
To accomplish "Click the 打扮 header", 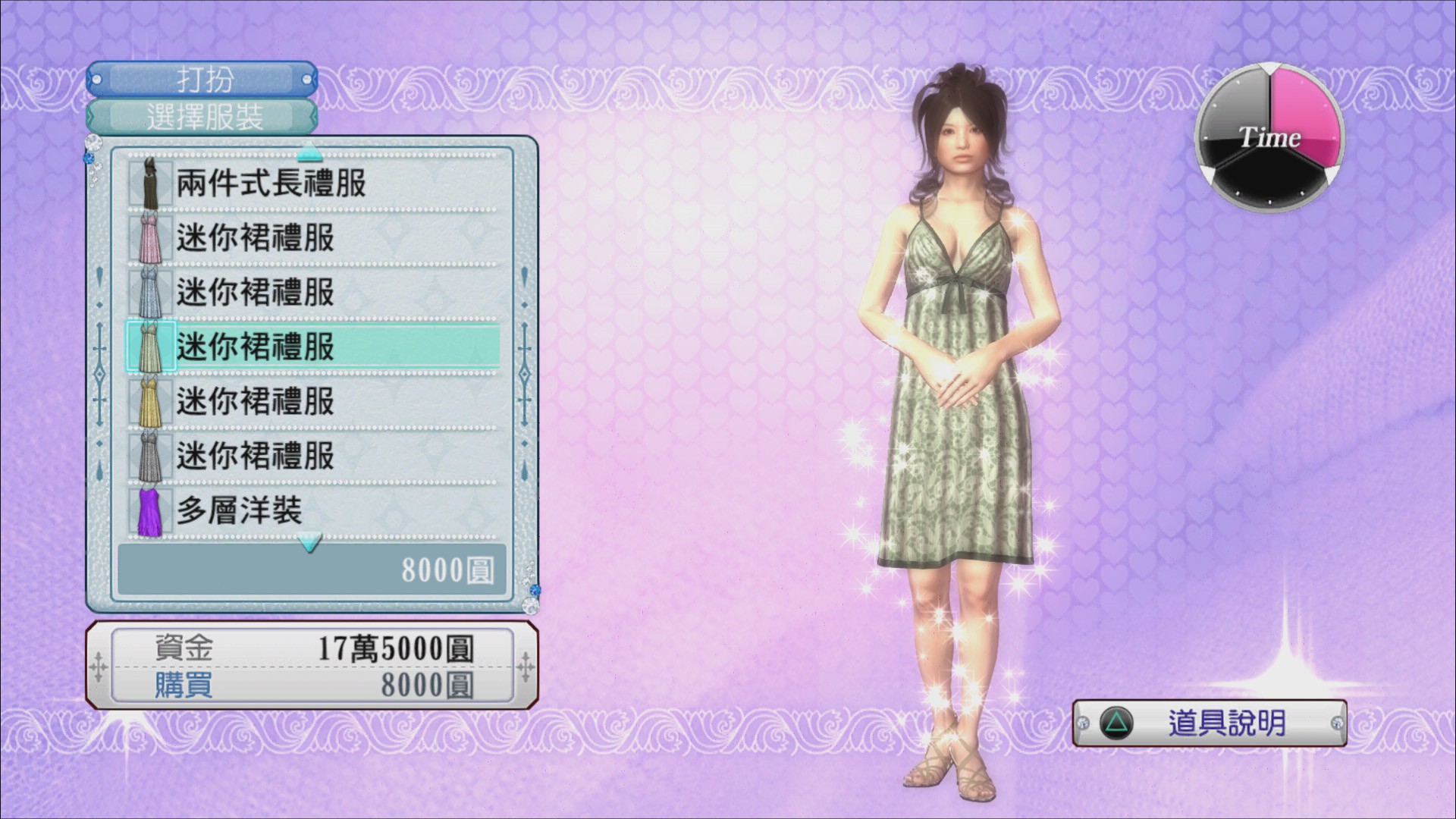I will coord(202,79).
